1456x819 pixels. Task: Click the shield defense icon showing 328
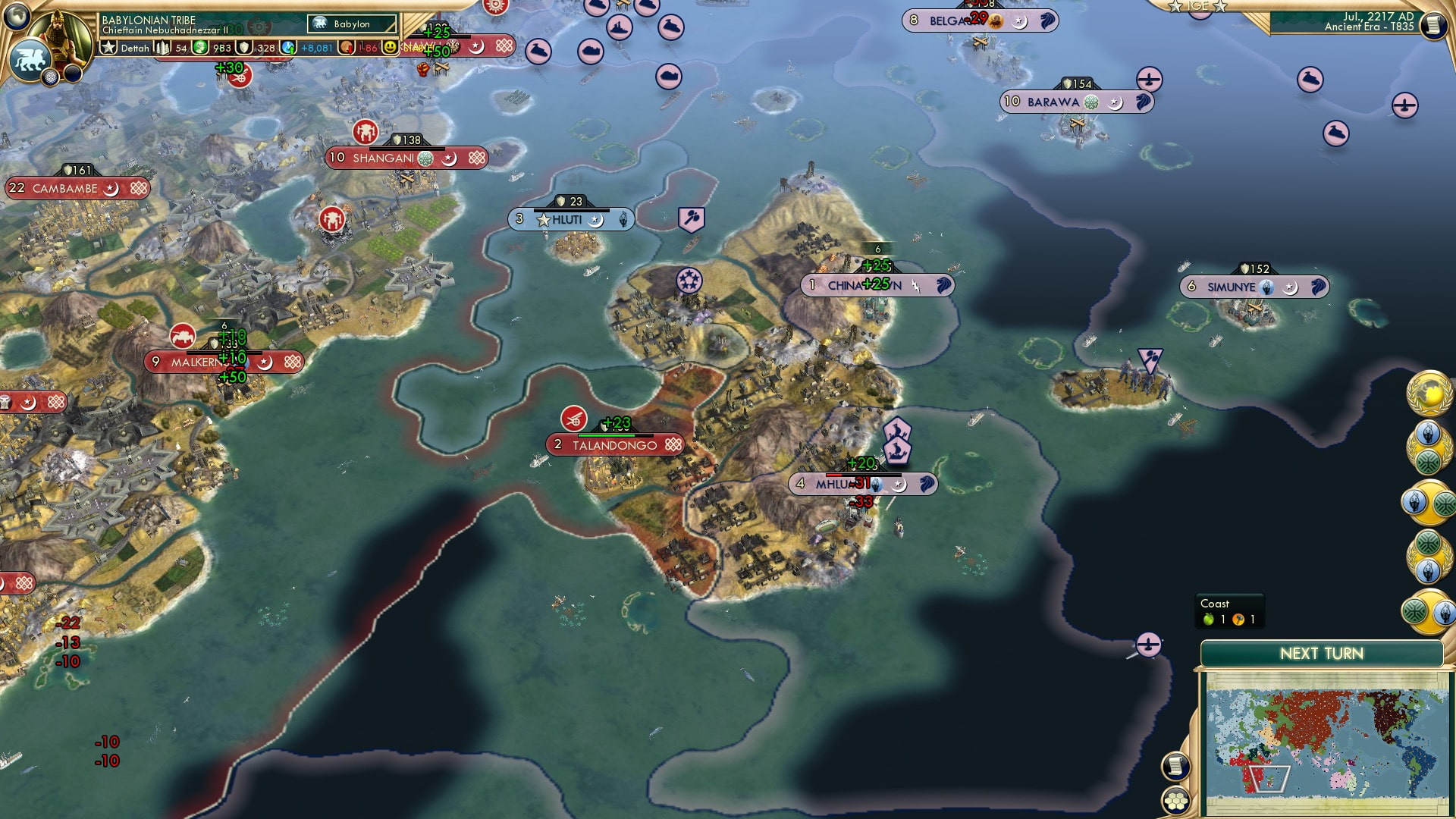pos(245,47)
